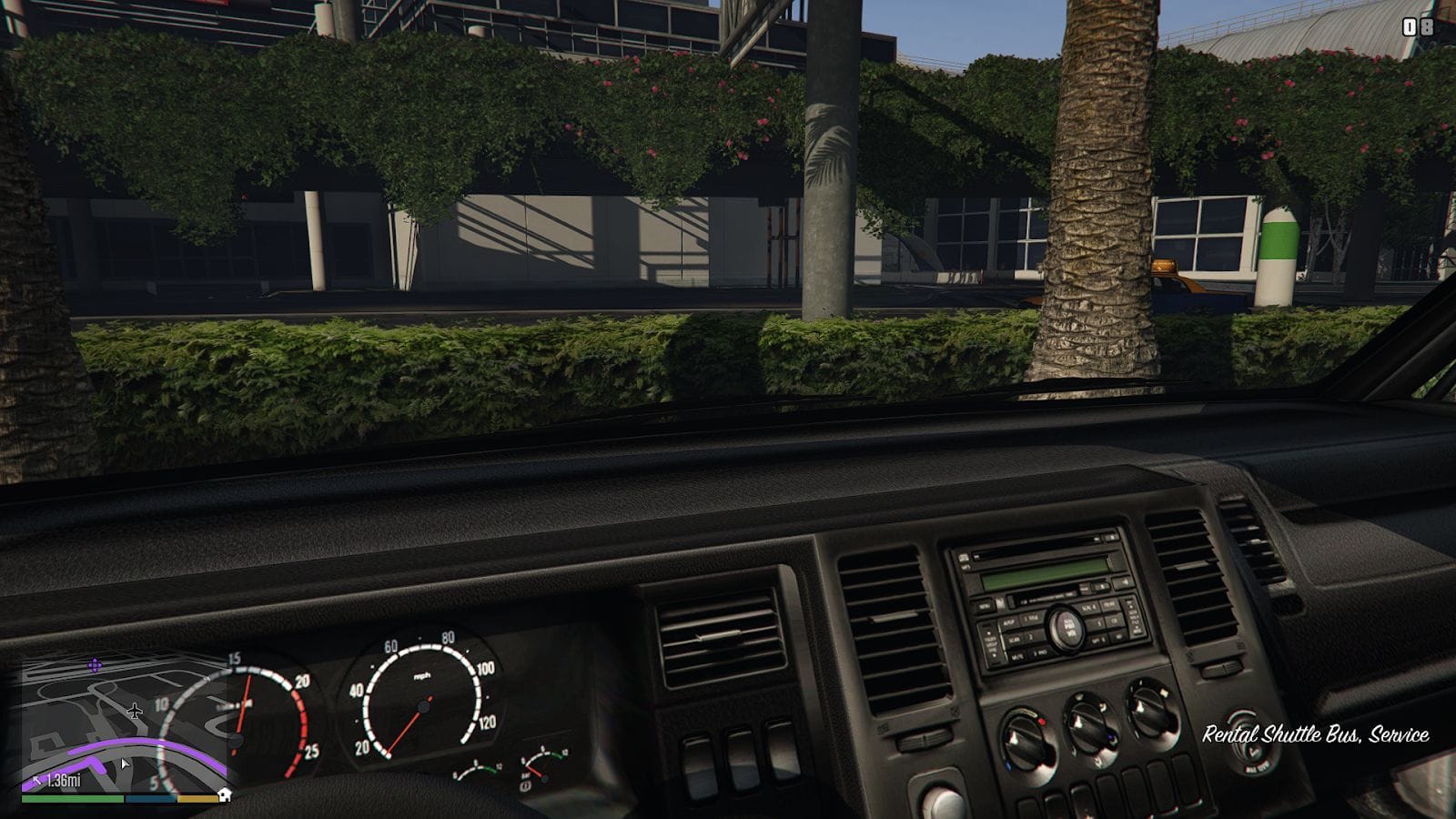Screen dimensions: 1456x819
Task: Select the airplane icon on the minimap
Action: click(x=135, y=711)
